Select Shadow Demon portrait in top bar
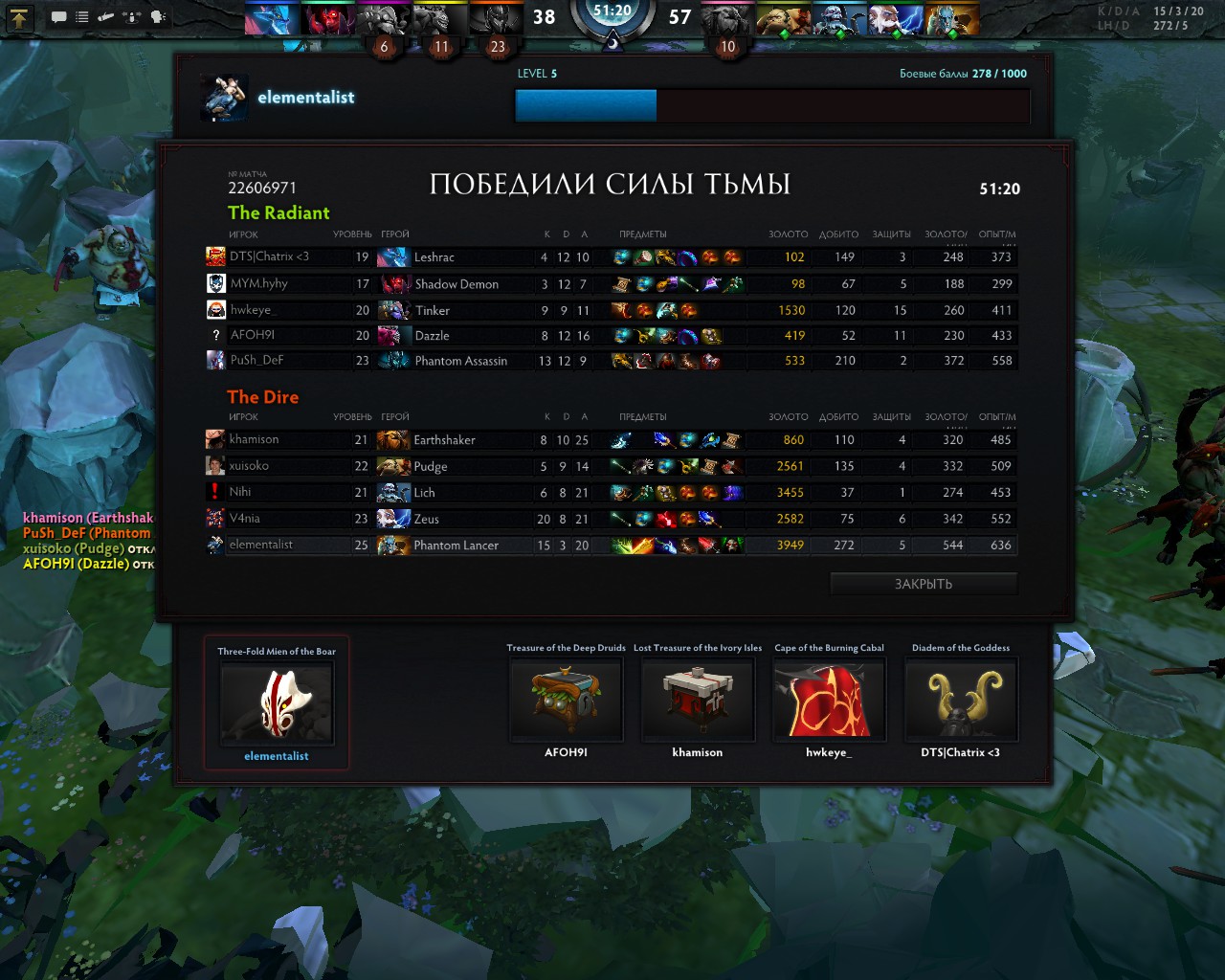 tap(327, 19)
